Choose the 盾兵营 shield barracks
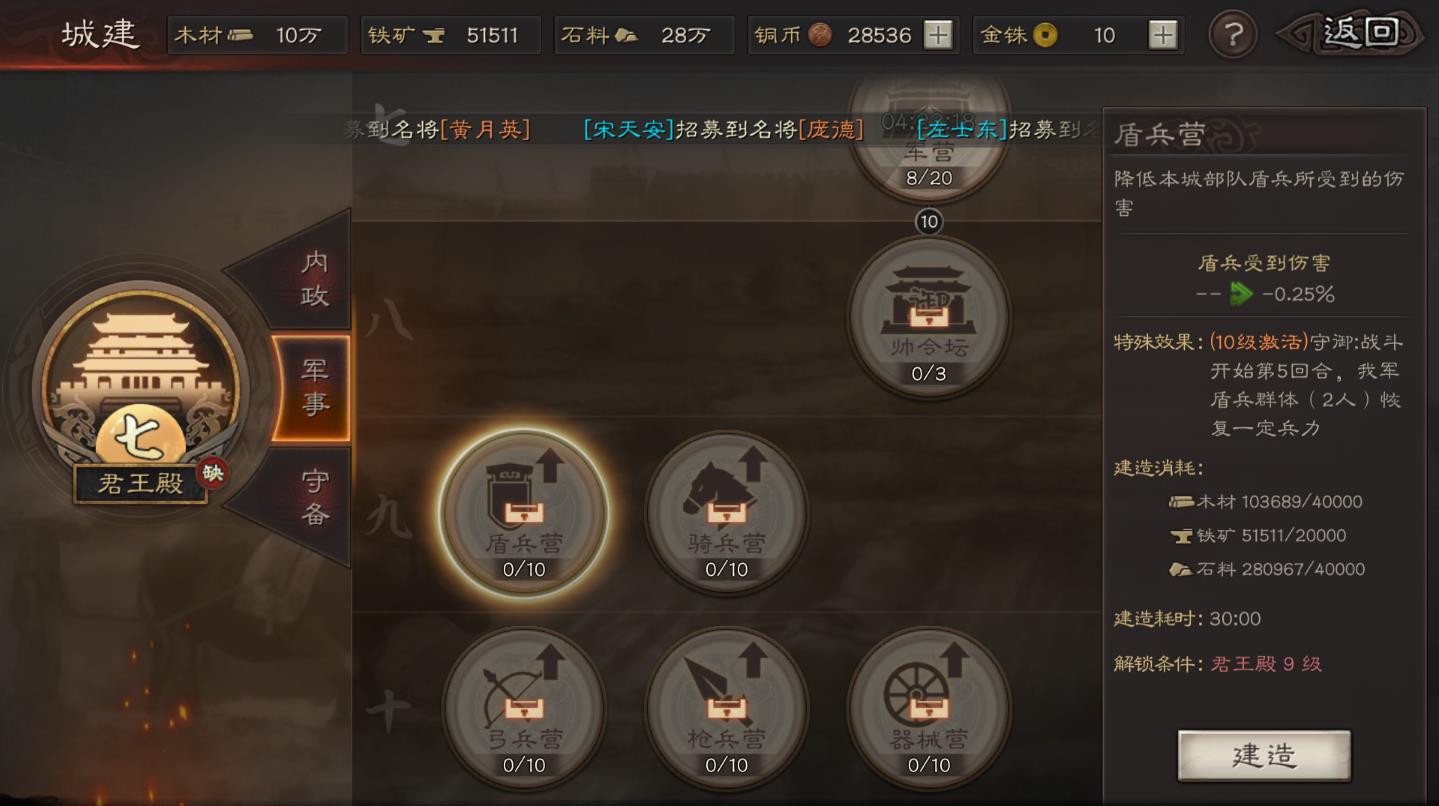The width and height of the screenshot is (1439, 806). coord(524,512)
